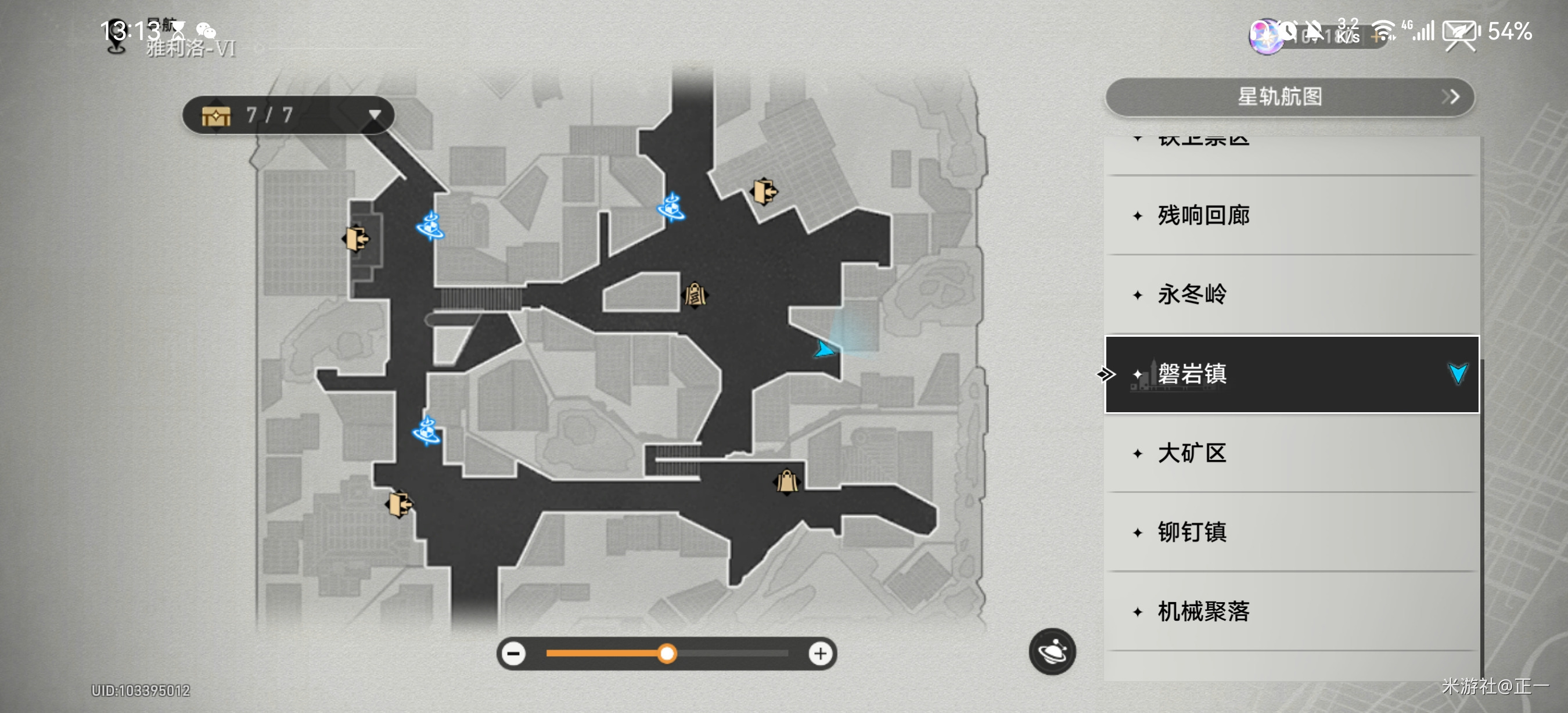Show the 机械聚落 area map
Image resolution: width=1568 pixels, height=713 pixels.
(x=1290, y=611)
